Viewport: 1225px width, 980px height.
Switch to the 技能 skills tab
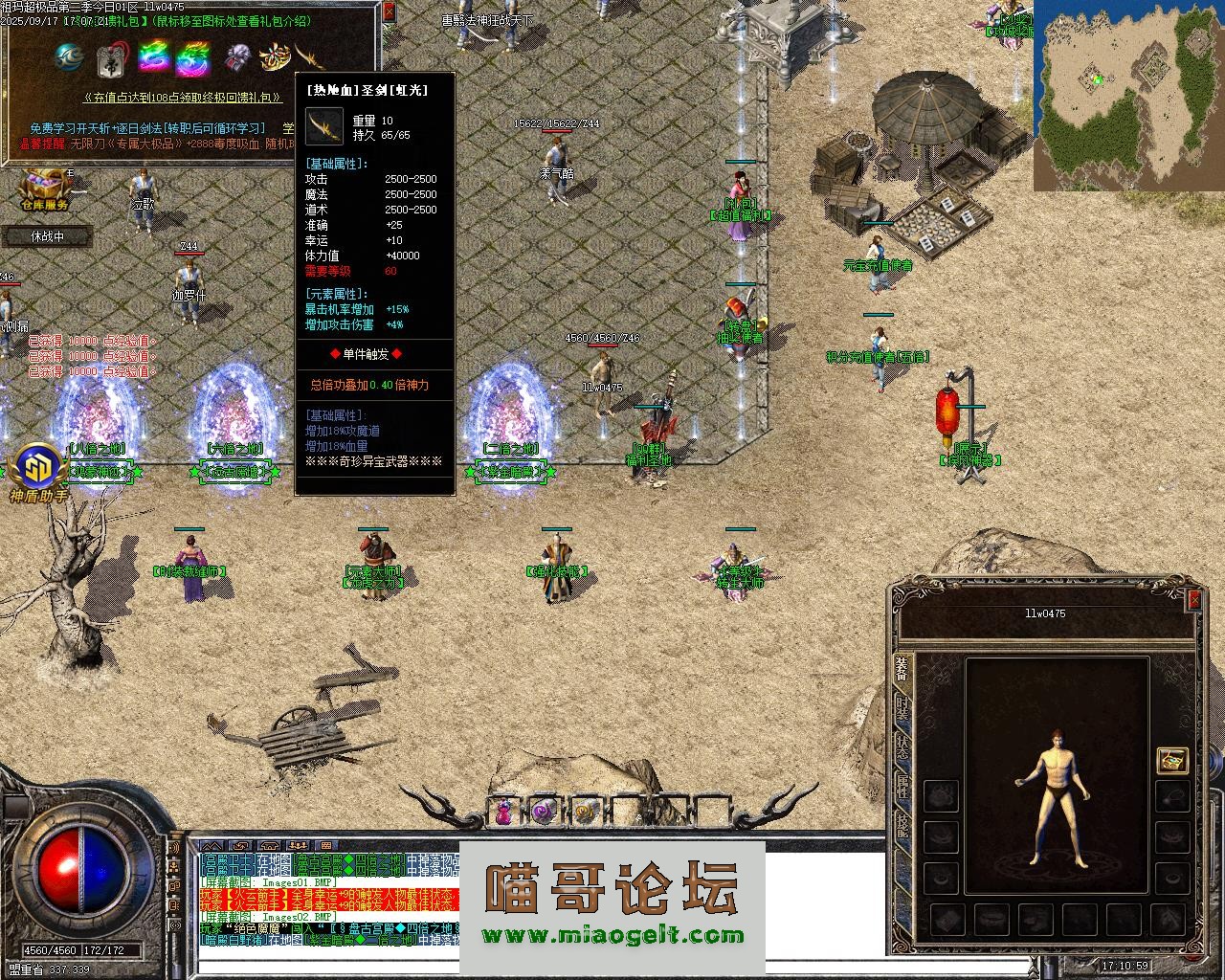click(902, 825)
